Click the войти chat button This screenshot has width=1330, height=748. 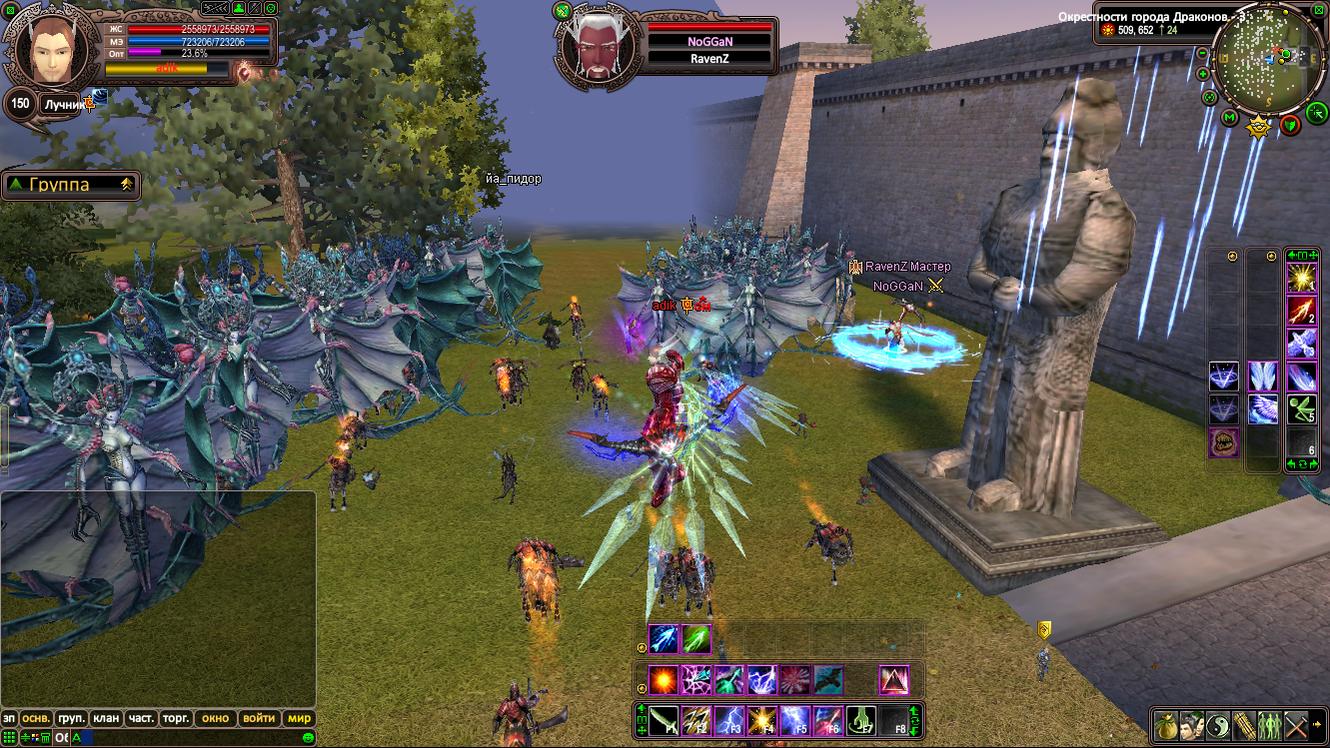coord(258,718)
